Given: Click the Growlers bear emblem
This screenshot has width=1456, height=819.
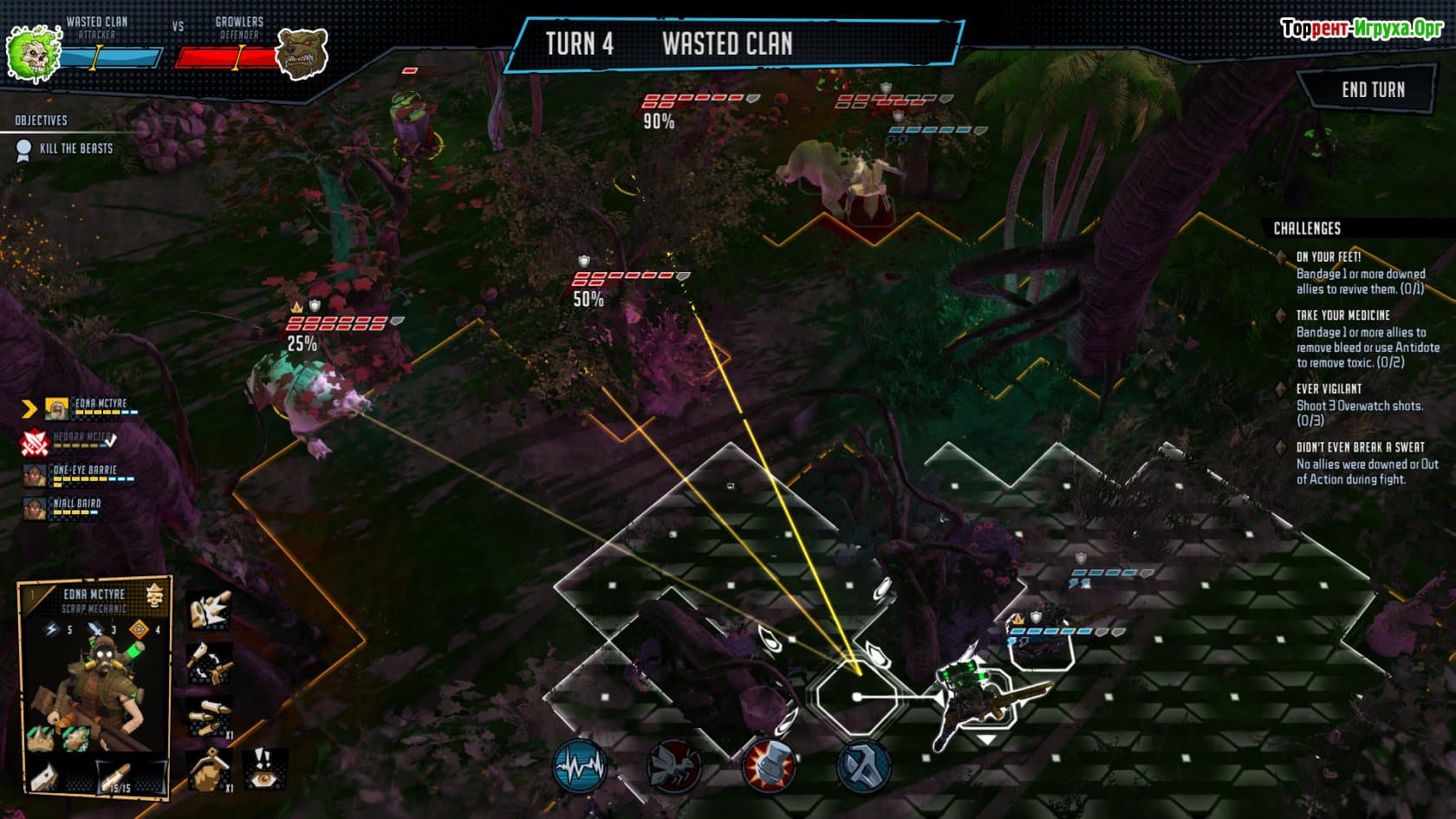Looking at the screenshot, I should [302, 54].
